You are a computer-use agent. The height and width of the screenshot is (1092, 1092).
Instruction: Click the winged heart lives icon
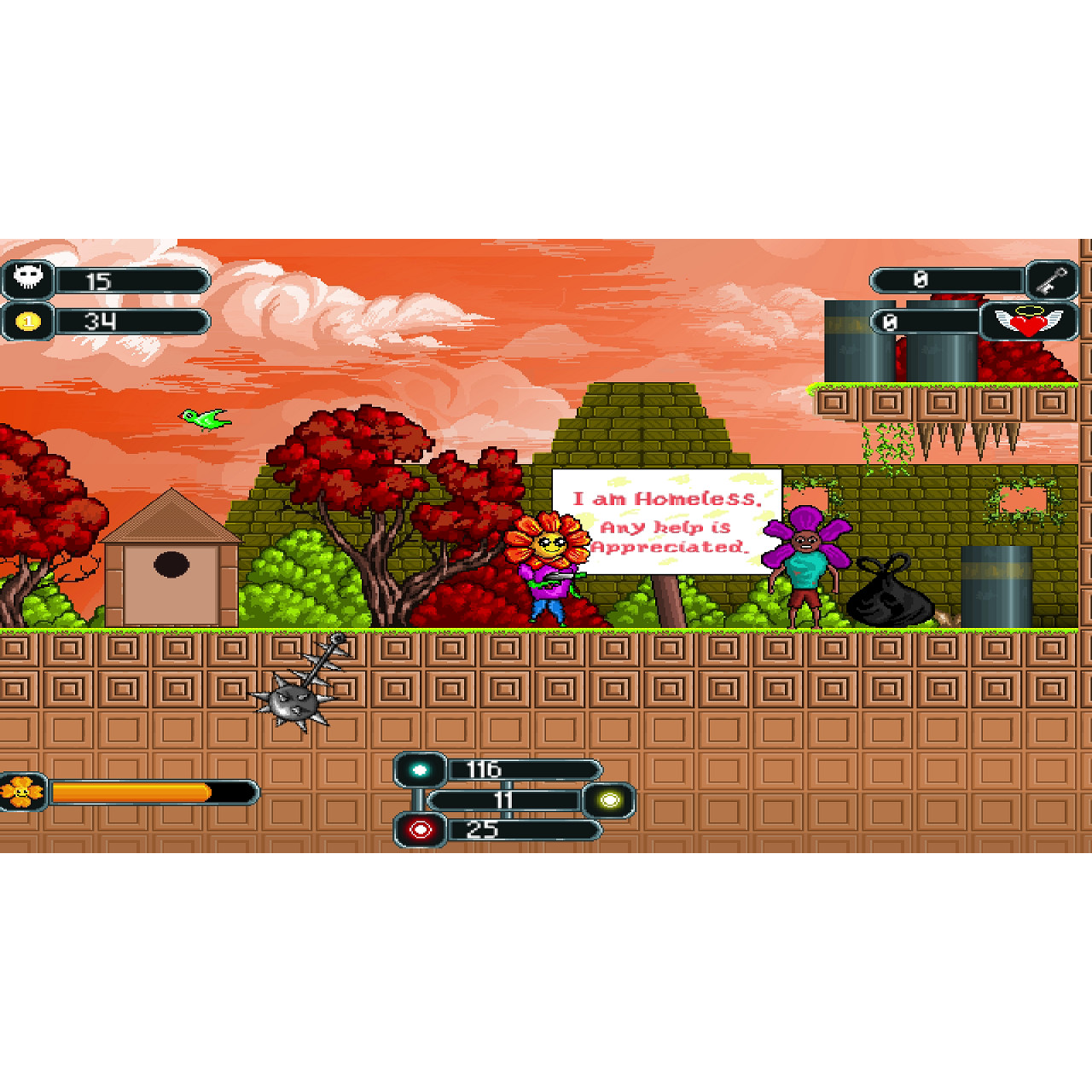click(1031, 322)
